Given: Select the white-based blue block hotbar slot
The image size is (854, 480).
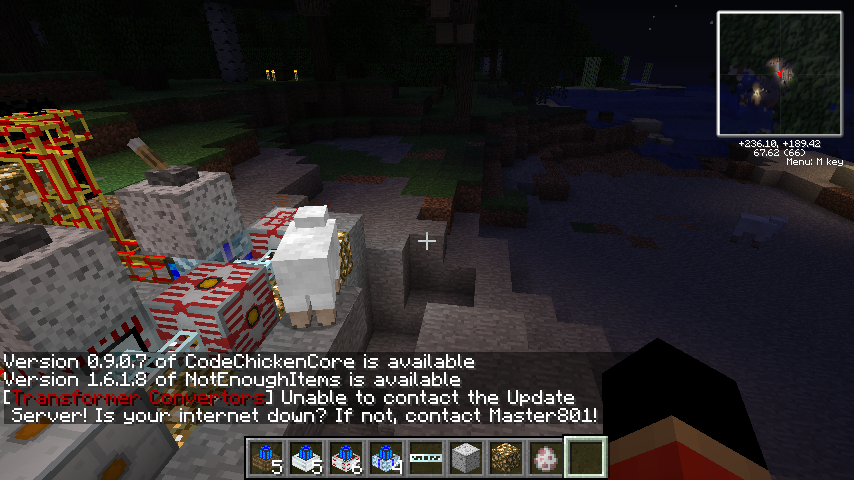Looking at the screenshot, I should pos(307,458).
